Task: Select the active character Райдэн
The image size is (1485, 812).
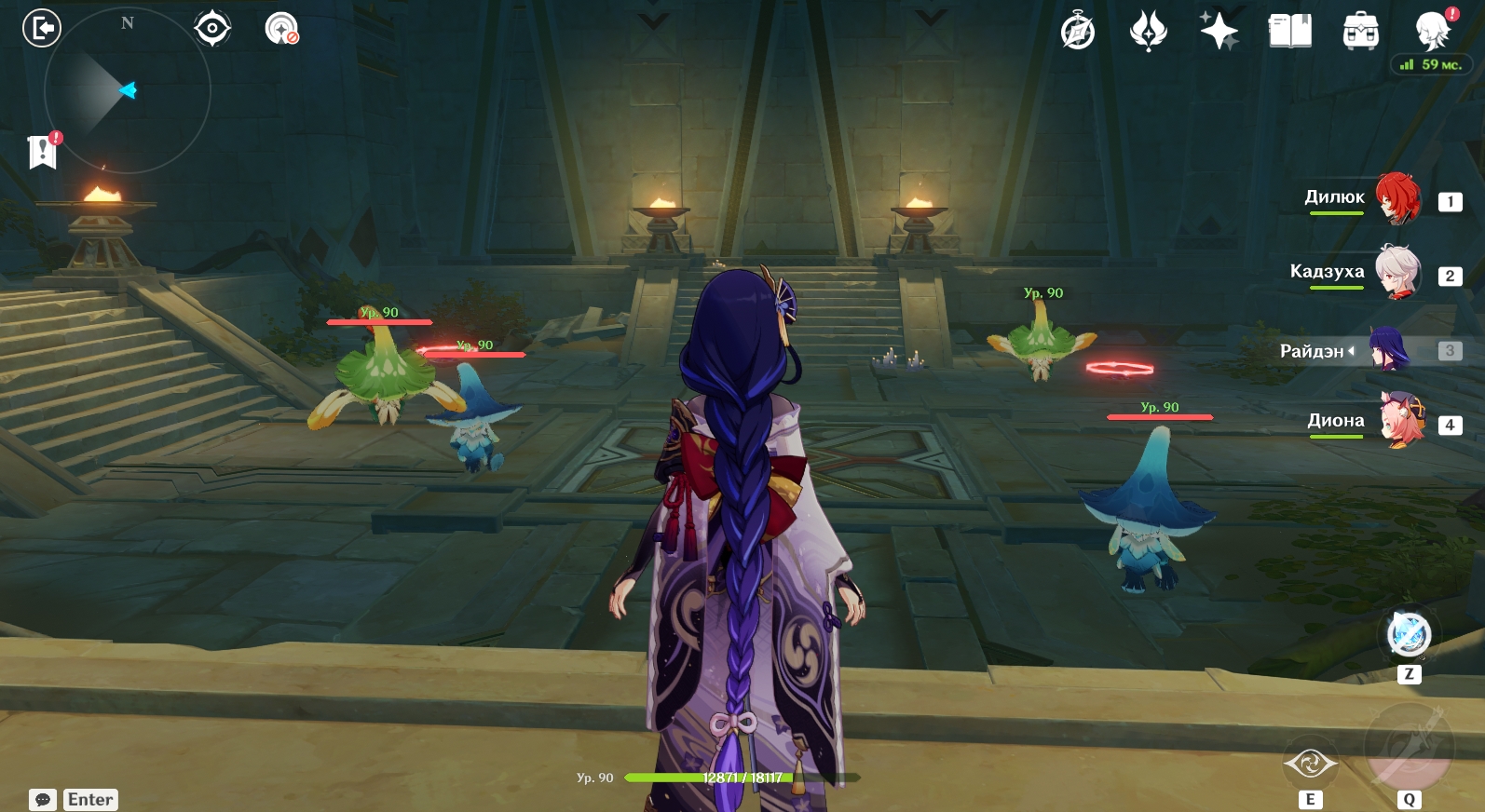Action: tap(1388, 350)
